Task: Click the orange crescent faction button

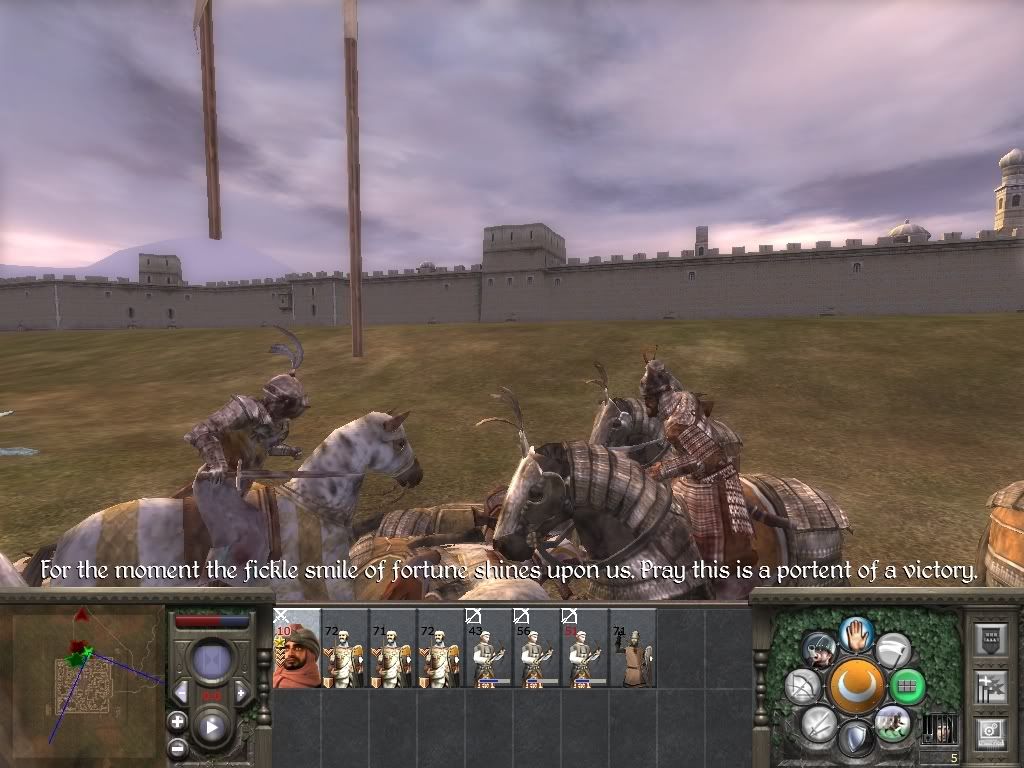Action: click(856, 686)
